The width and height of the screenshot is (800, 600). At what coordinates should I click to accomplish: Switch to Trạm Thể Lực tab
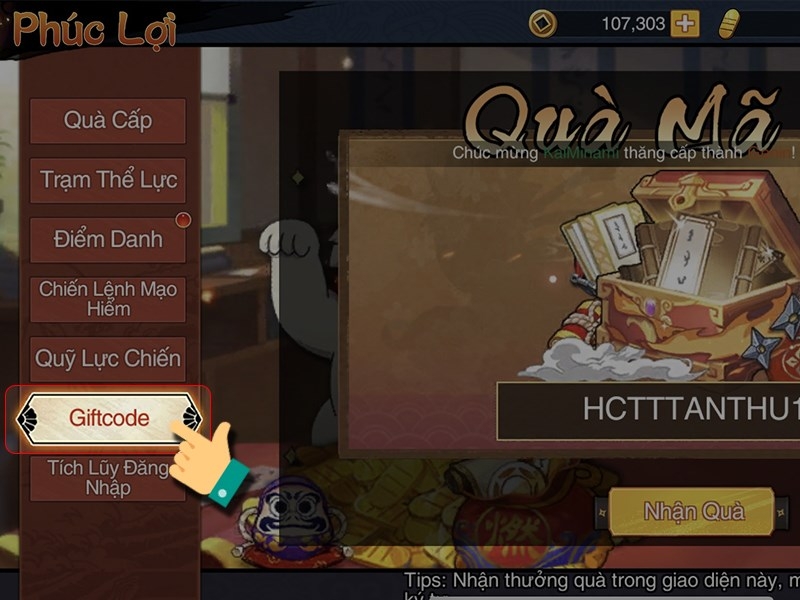(x=108, y=181)
